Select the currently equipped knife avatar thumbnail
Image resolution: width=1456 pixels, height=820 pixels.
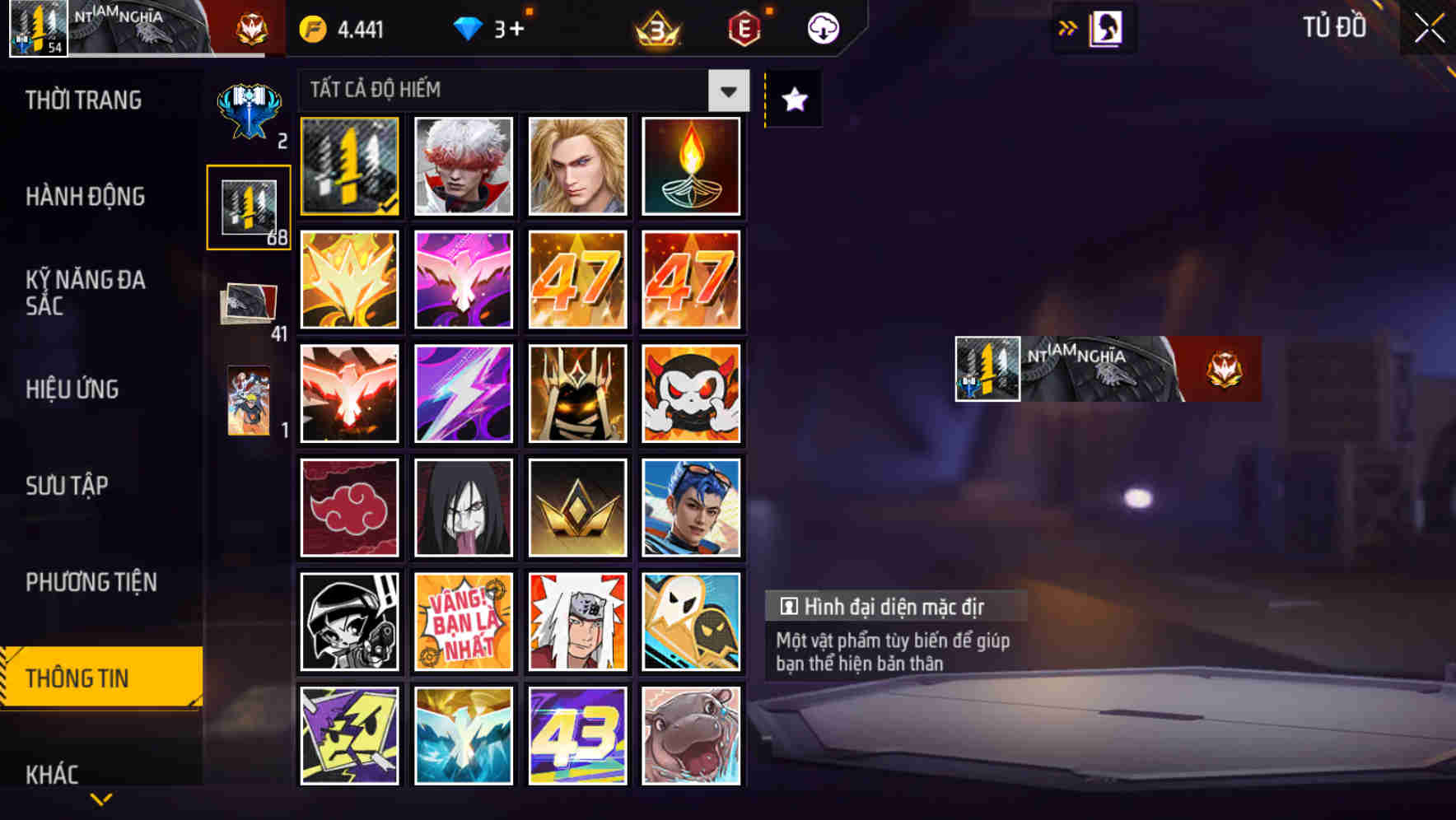point(349,166)
